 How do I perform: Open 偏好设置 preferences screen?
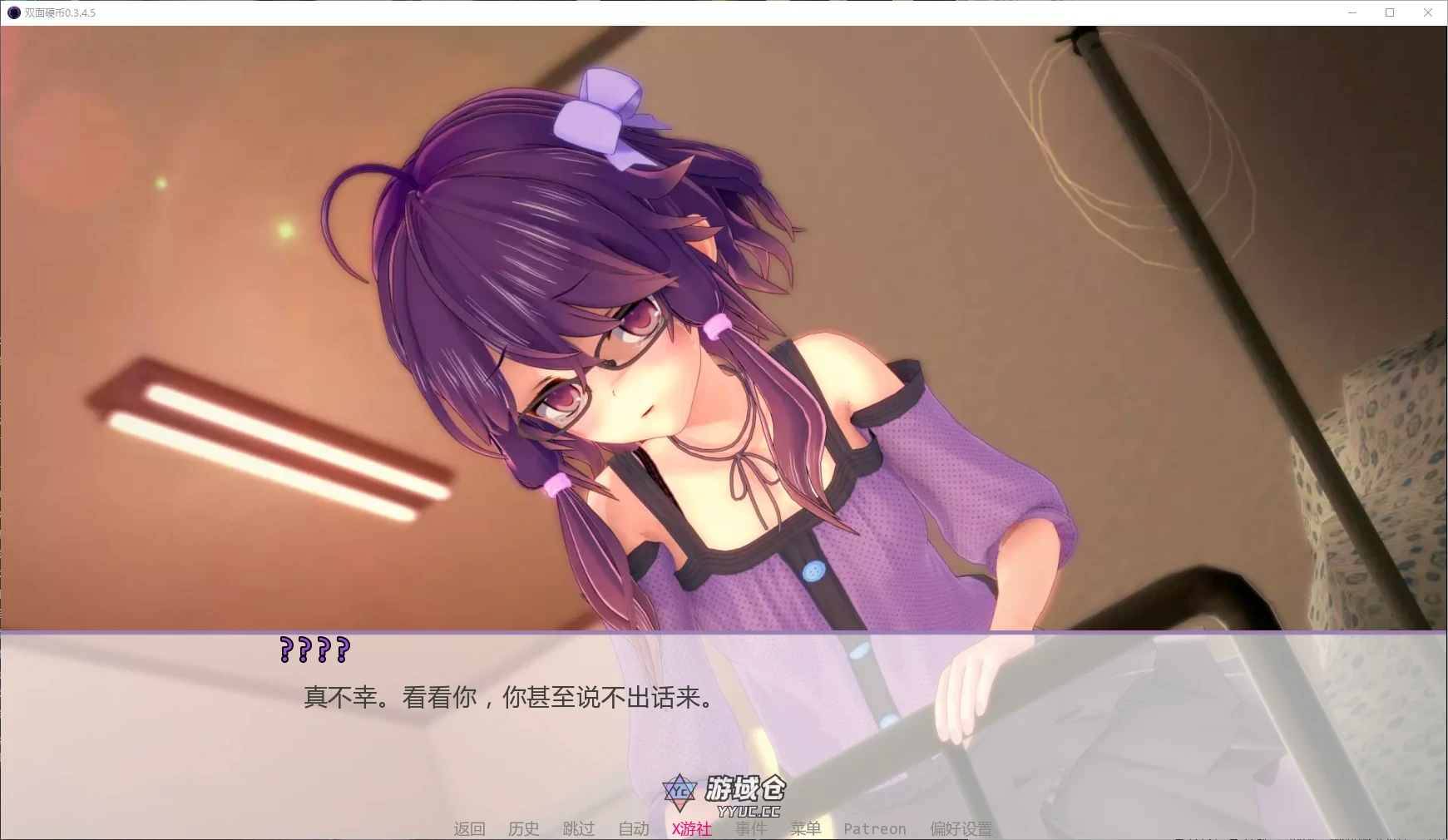pyautogui.click(x=961, y=828)
